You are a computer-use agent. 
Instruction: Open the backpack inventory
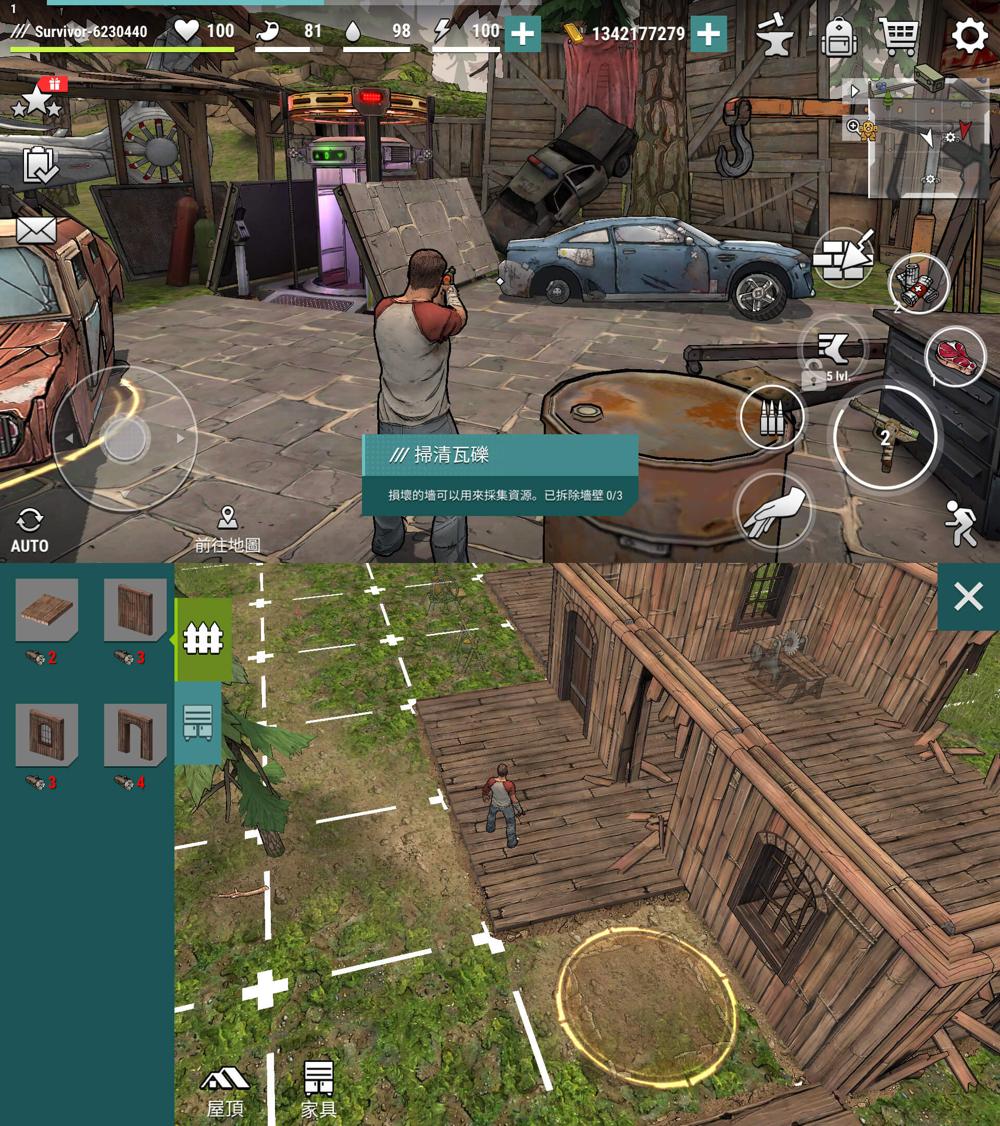[838, 37]
